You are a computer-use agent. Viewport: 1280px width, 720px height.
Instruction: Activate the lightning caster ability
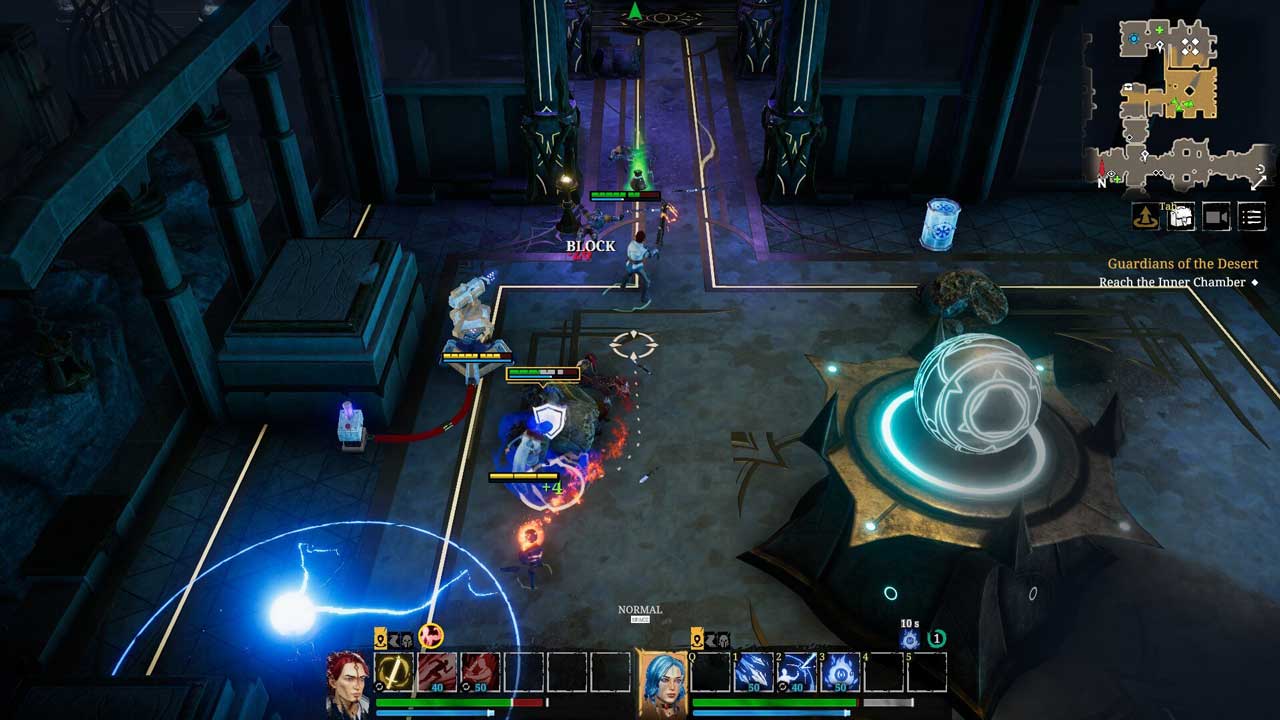(798, 672)
